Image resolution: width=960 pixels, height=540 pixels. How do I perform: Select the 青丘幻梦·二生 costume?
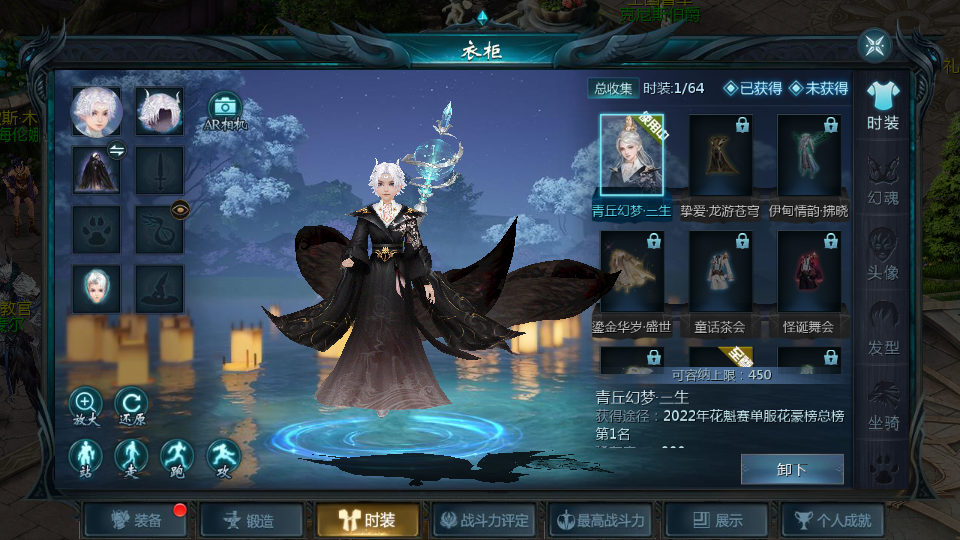pos(632,156)
